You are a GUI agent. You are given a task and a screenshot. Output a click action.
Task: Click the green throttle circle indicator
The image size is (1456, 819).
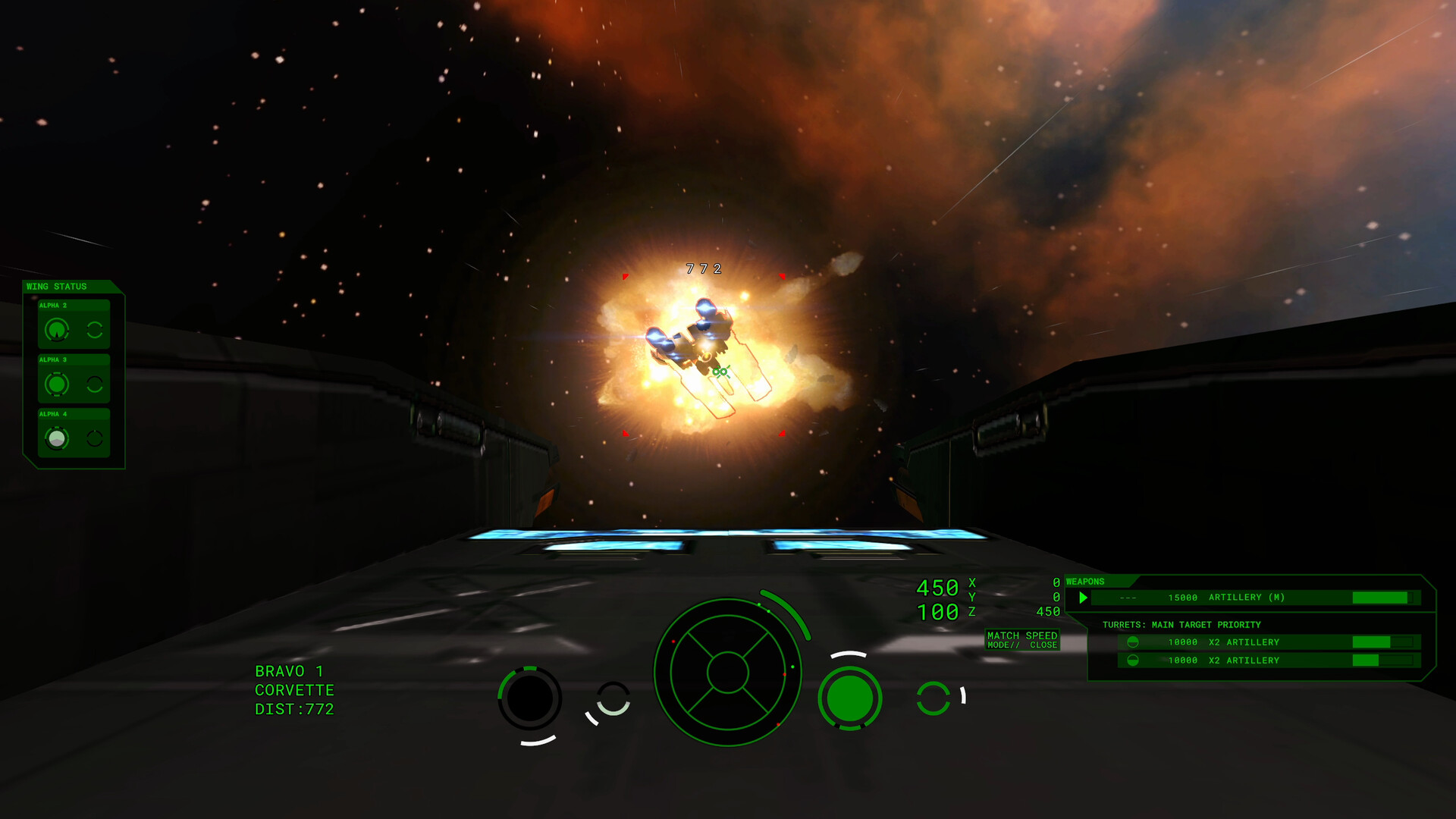pyautogui.click(x=851, y=698)
